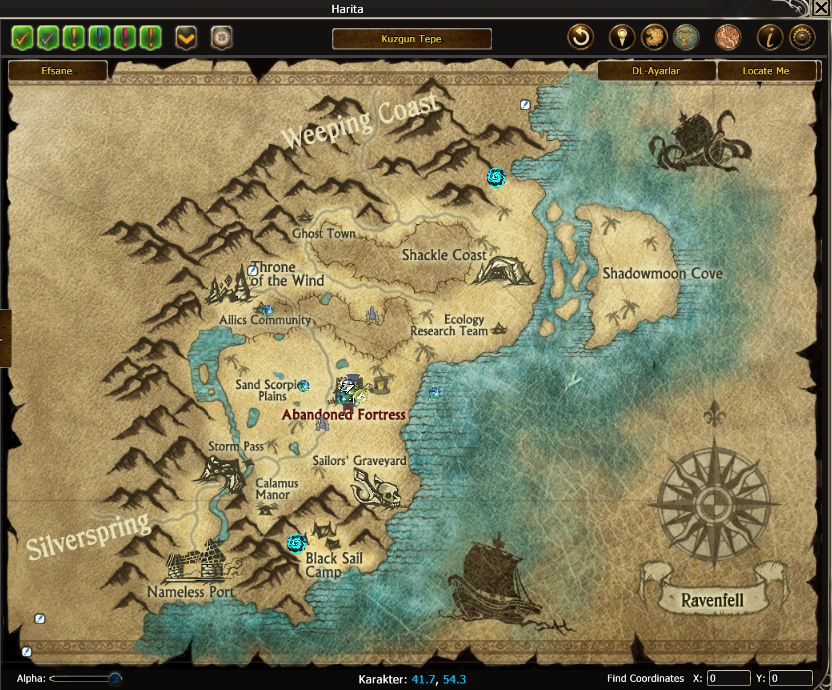Select the Black Sail Camp portal marker

295,543
